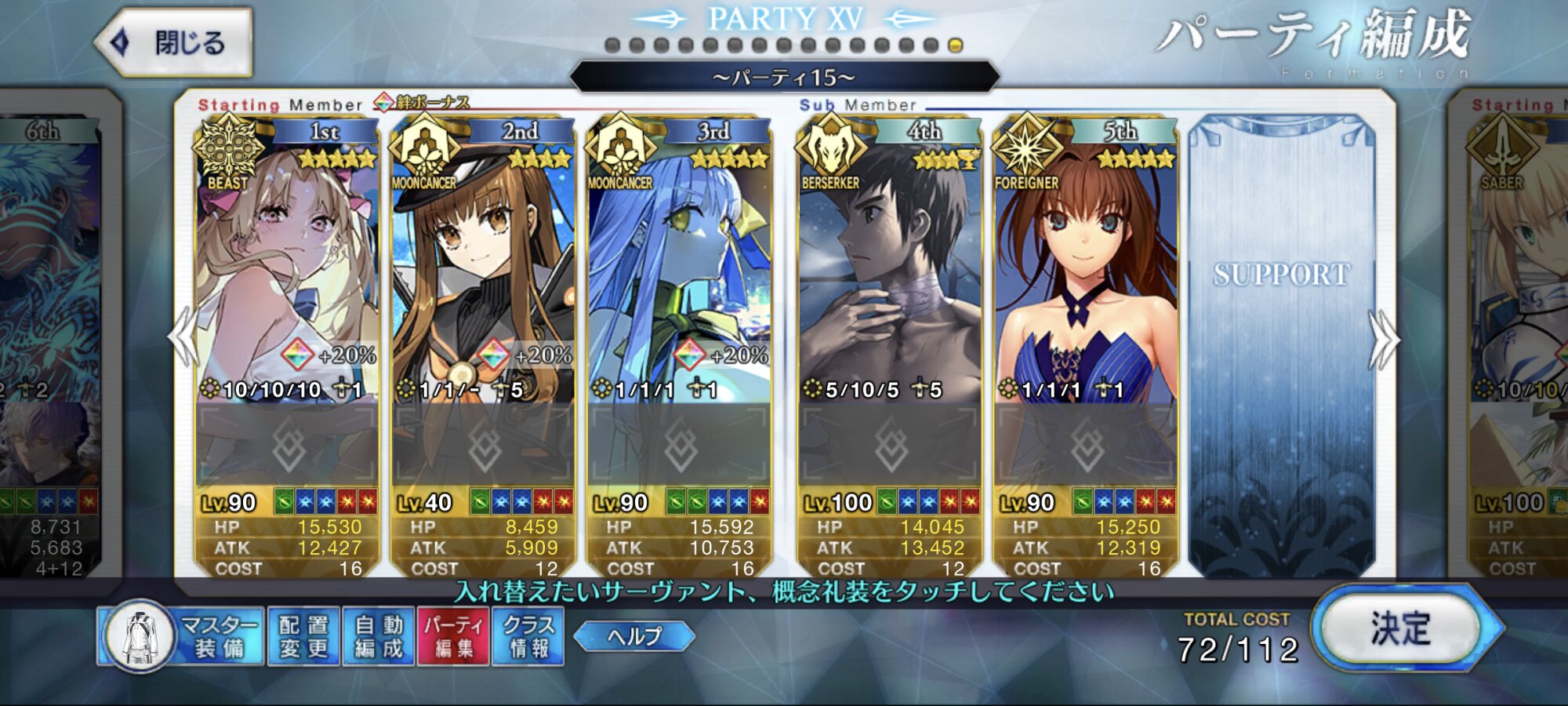Show クラス情報 class info
Image resolution: width=1568 pixels, height=706 pixels.
[528, 636]
